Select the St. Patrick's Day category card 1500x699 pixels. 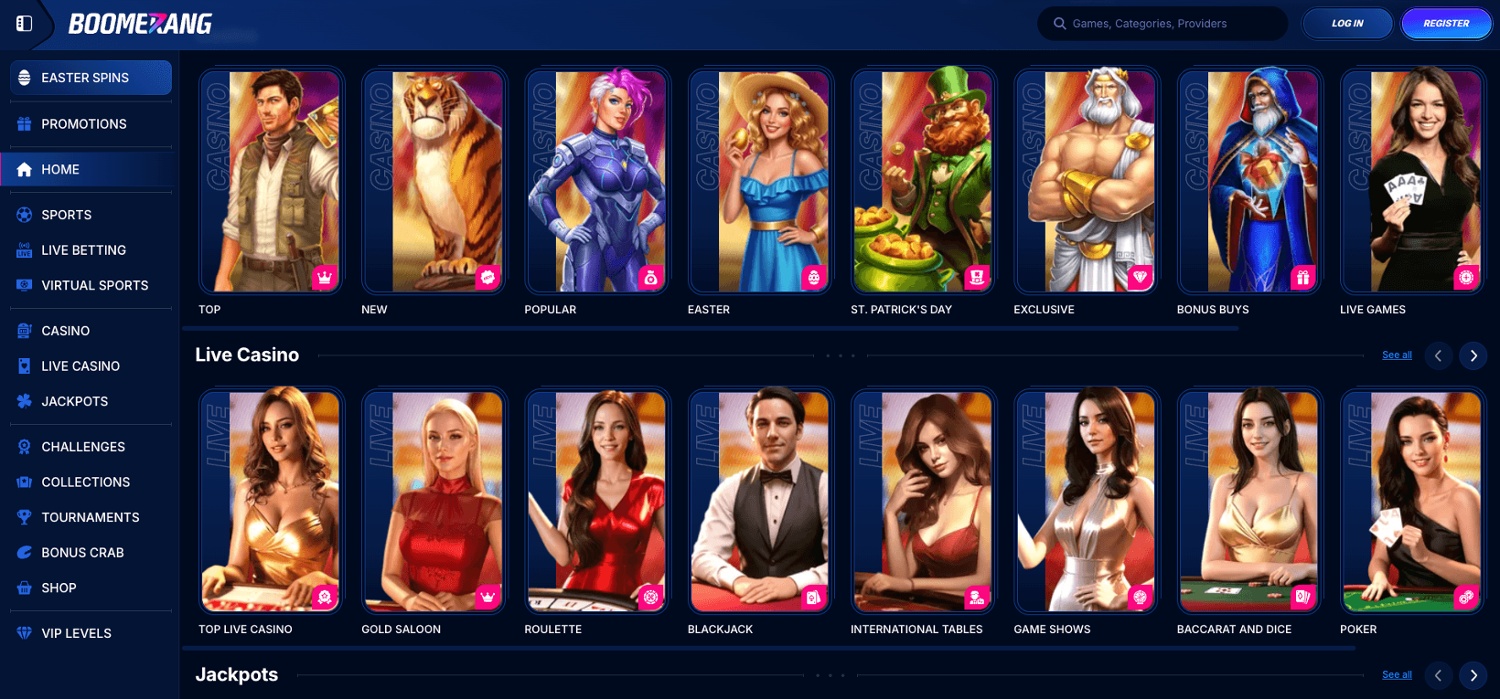(x=922, y=181)
